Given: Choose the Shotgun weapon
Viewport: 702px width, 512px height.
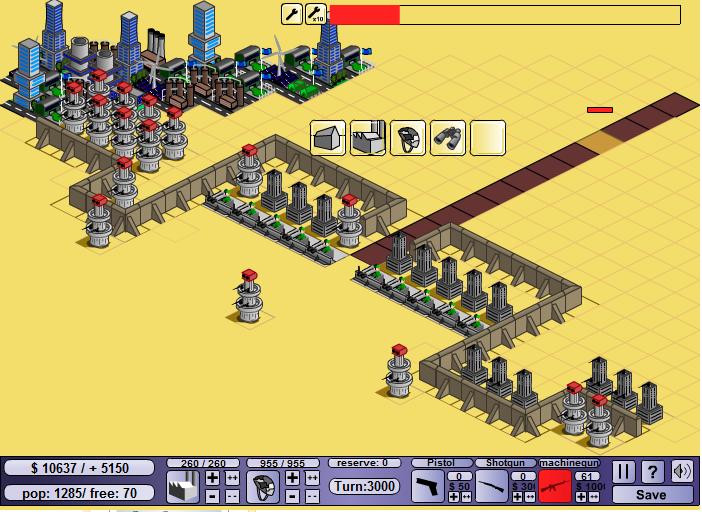Looking at the screenshot, I should [x=491, y=487].
